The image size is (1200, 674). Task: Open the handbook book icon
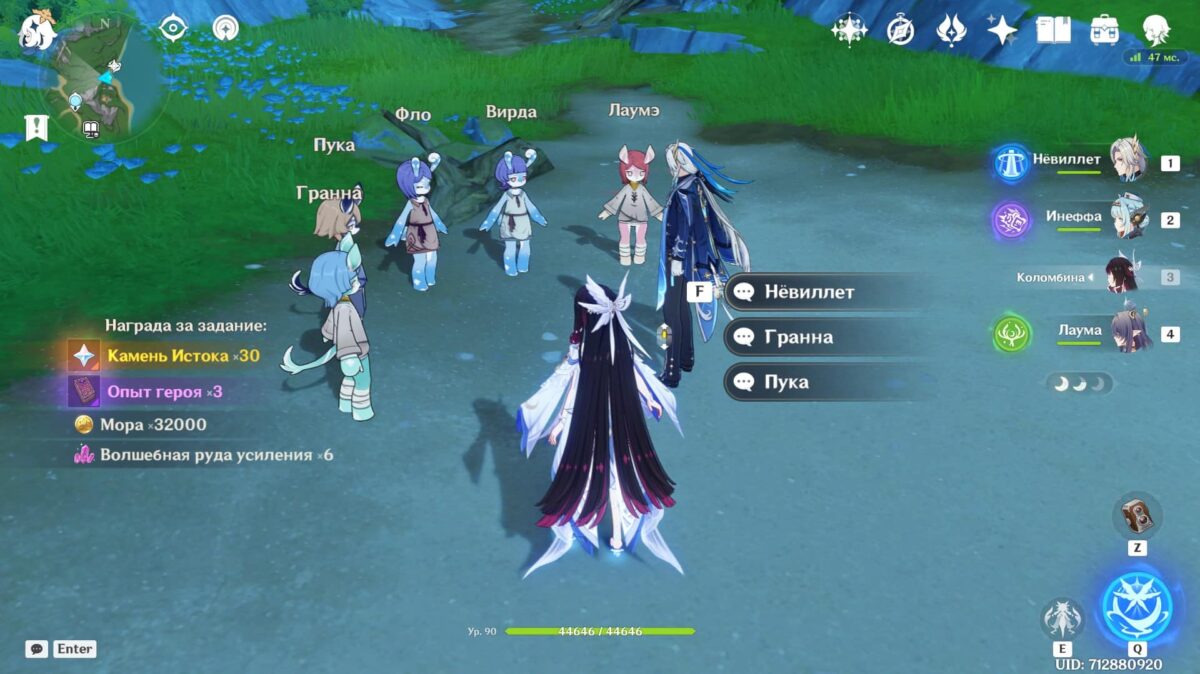(x=1053, y=31)
